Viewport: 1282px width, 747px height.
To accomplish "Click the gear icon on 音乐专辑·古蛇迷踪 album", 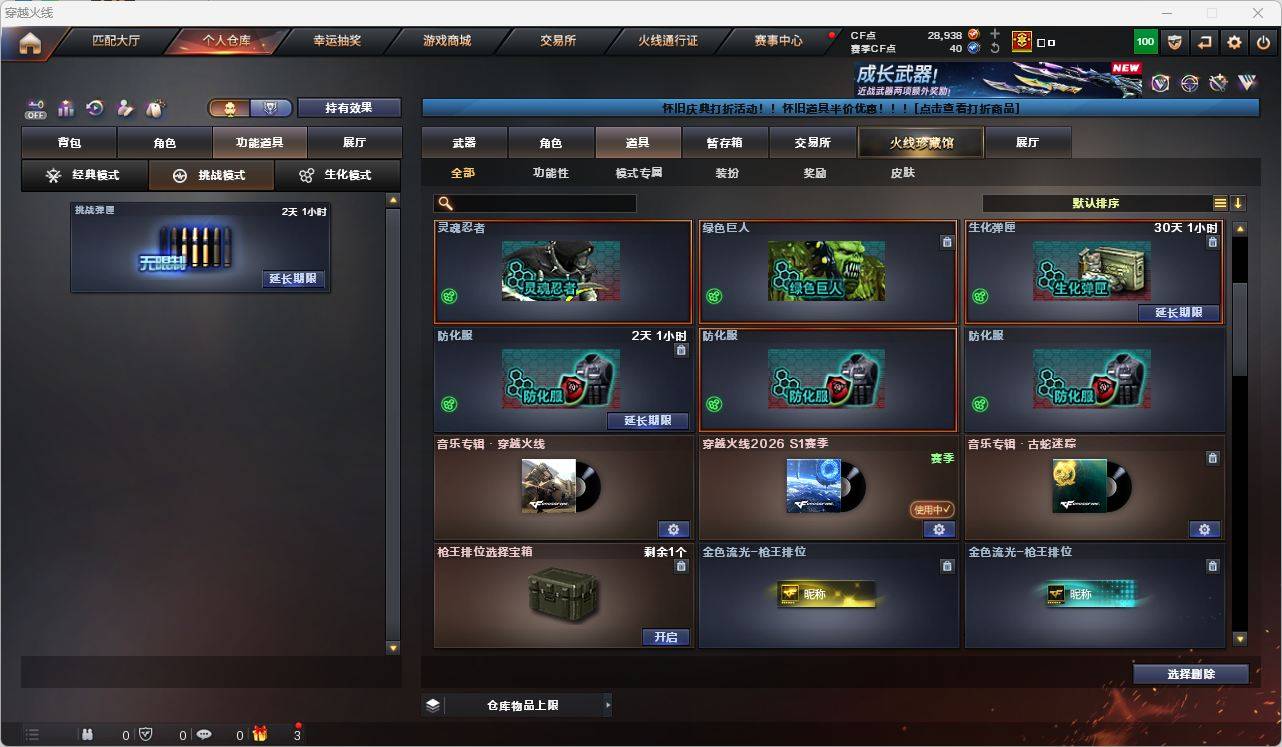I will coord(1204,529).
